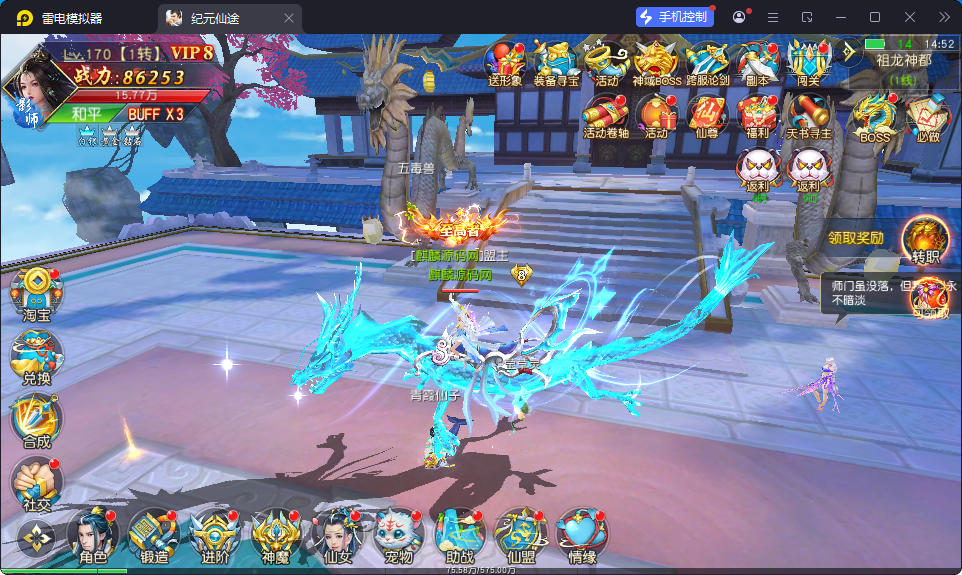Screen dimensions: 962x575
Task: Close the 纪元仙途 emulator tab
Action: [x=289, y=17]
